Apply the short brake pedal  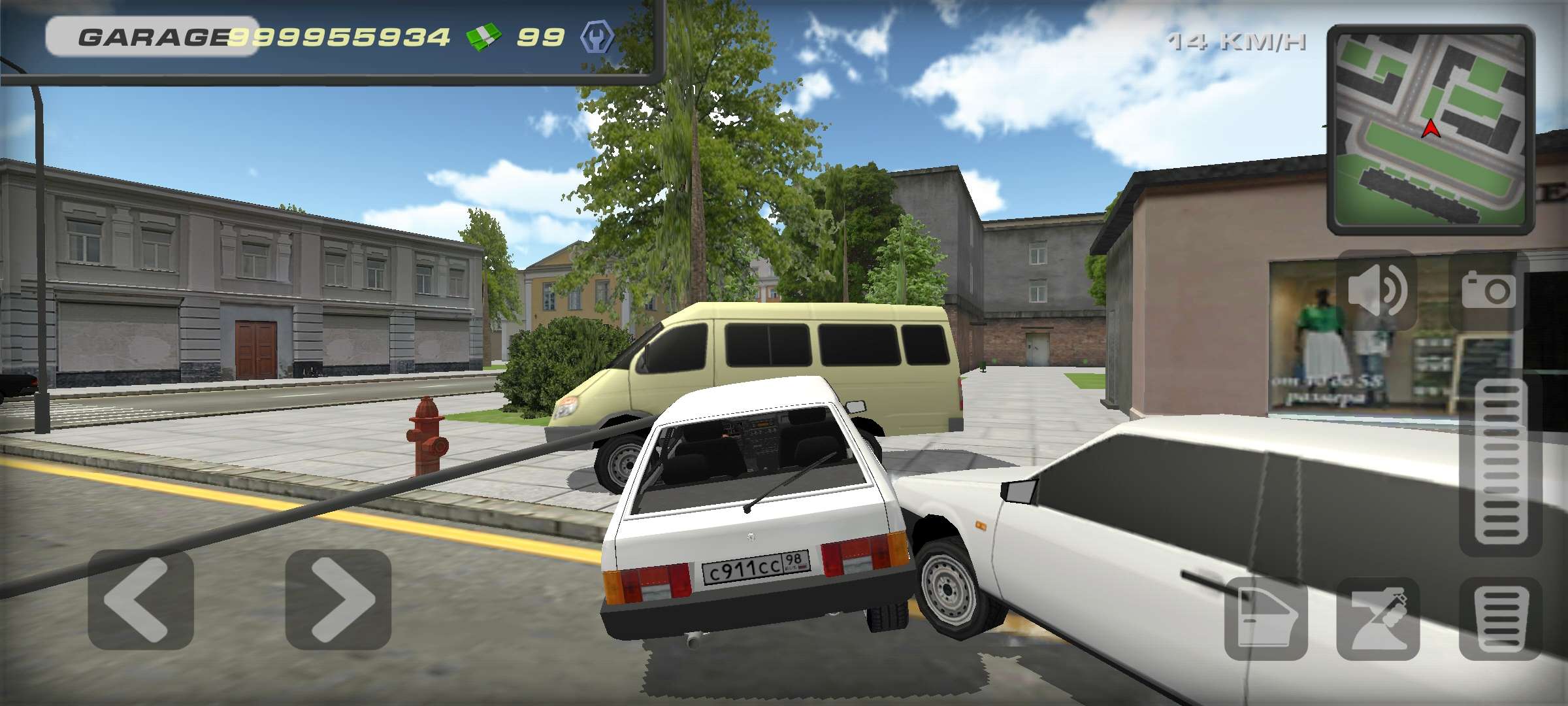(1501, 619)
